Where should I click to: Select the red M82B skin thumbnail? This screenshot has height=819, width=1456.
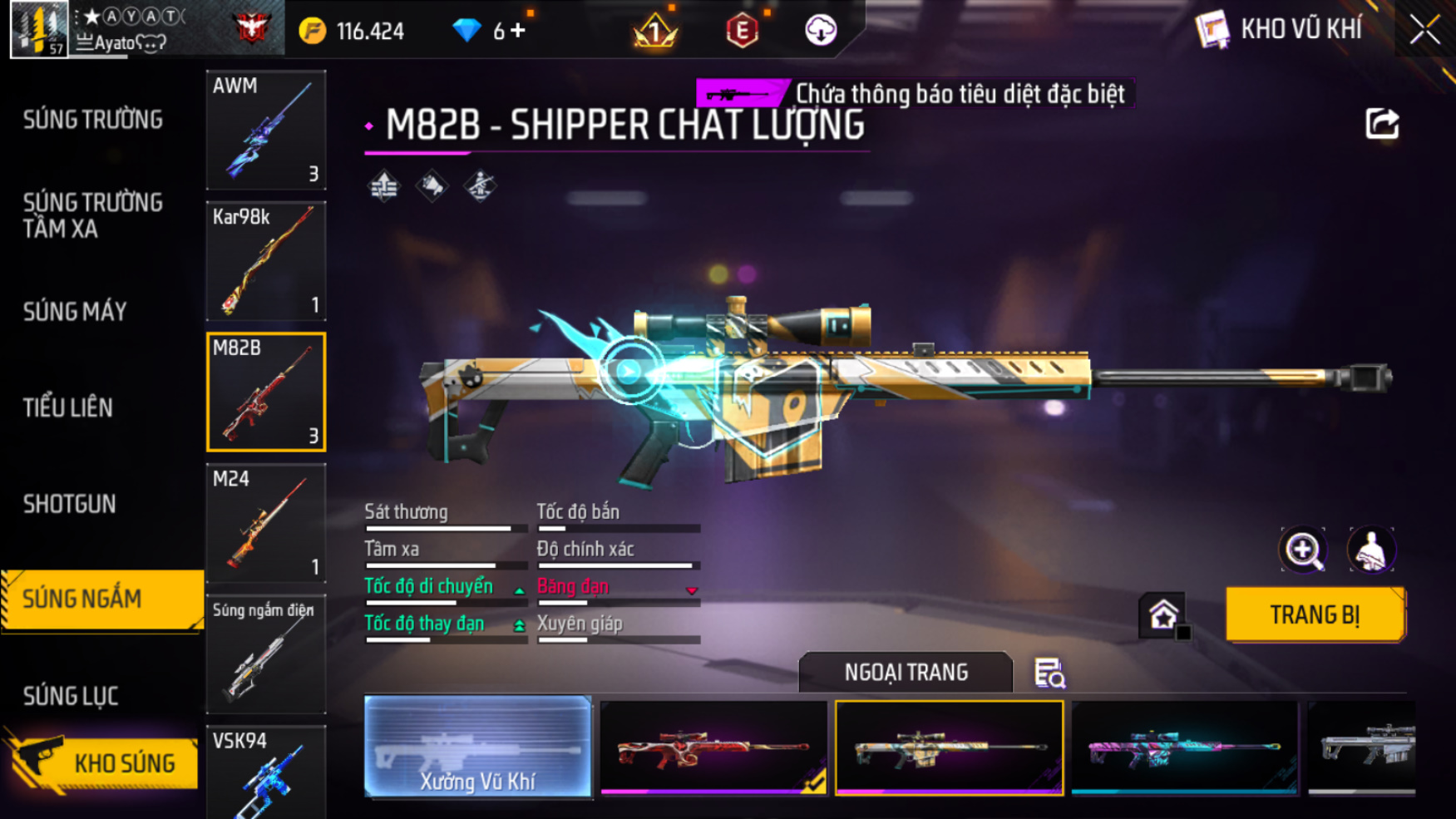point(713,747)
